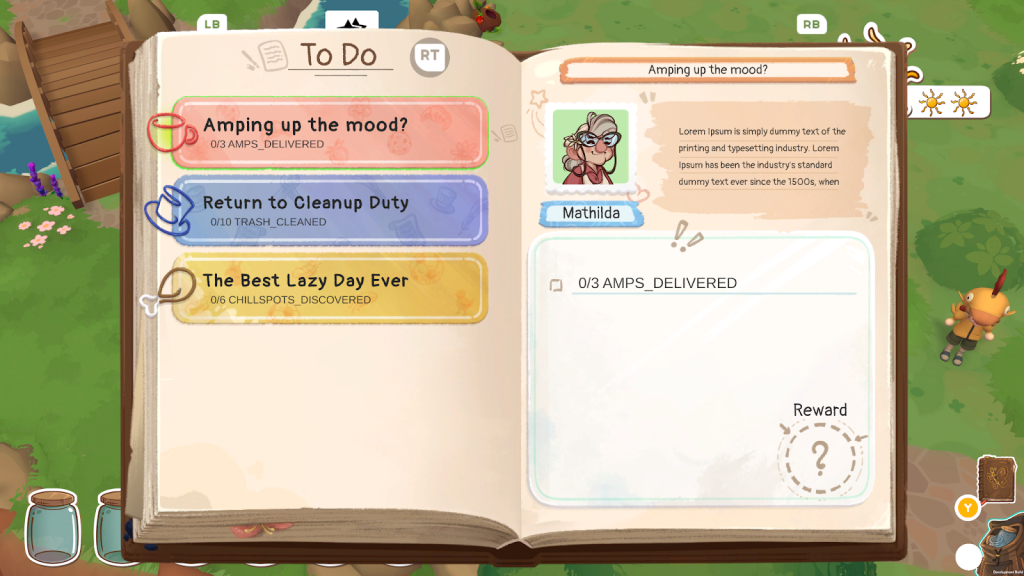Choose The Best Lazy Day Ever quest
The height and width of the screenshot is (576, 1024).
(x=330, y=288)
